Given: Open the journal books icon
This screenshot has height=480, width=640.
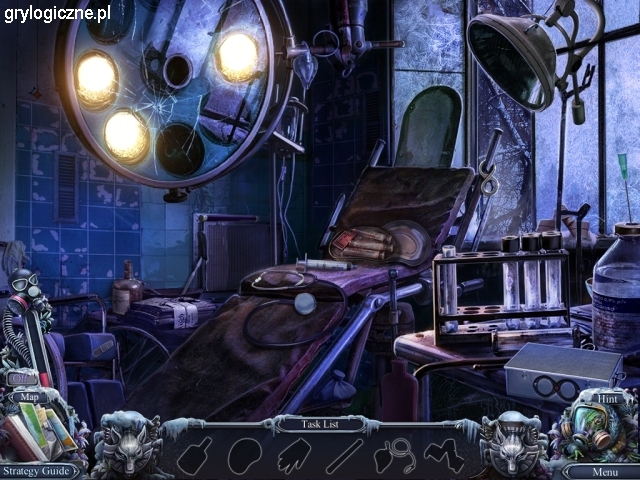Looking at the screenshot, I should pos(42,432).
